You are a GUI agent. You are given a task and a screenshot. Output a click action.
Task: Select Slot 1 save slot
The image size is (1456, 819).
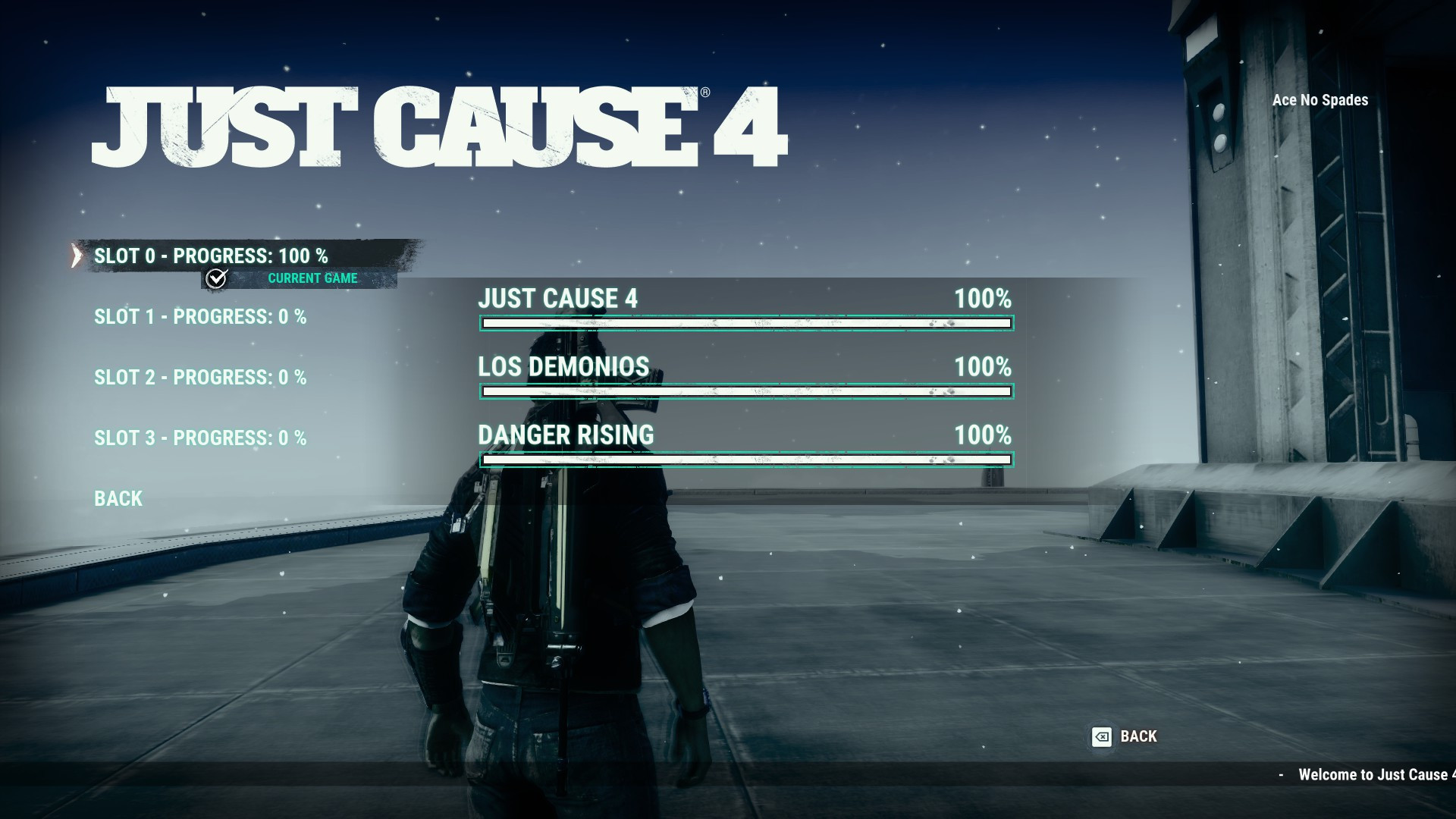point(200,317)
